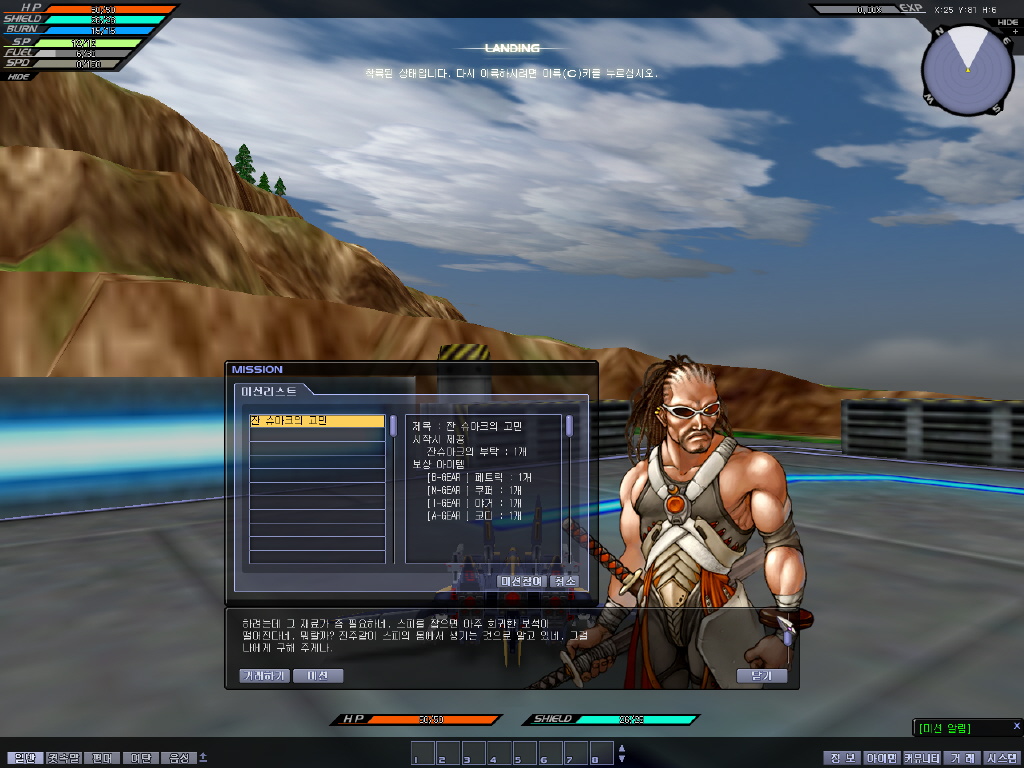
Task: Open the 커뮤니티 community menu
Action: click(x=922, y=758)
